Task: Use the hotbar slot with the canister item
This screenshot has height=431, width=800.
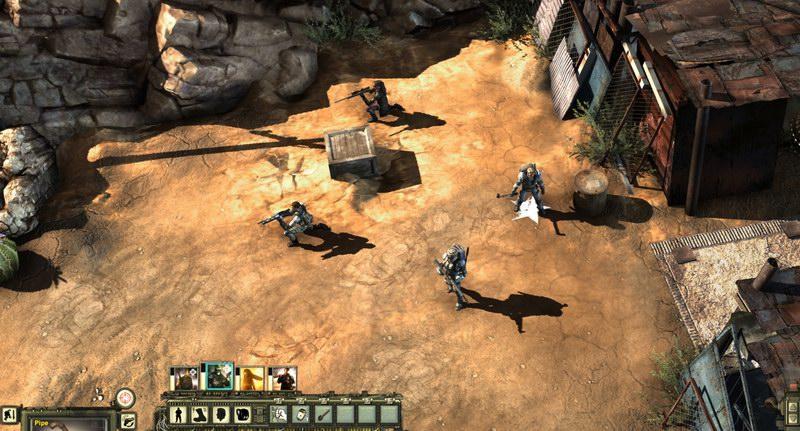Action: (x=302, y=414)
